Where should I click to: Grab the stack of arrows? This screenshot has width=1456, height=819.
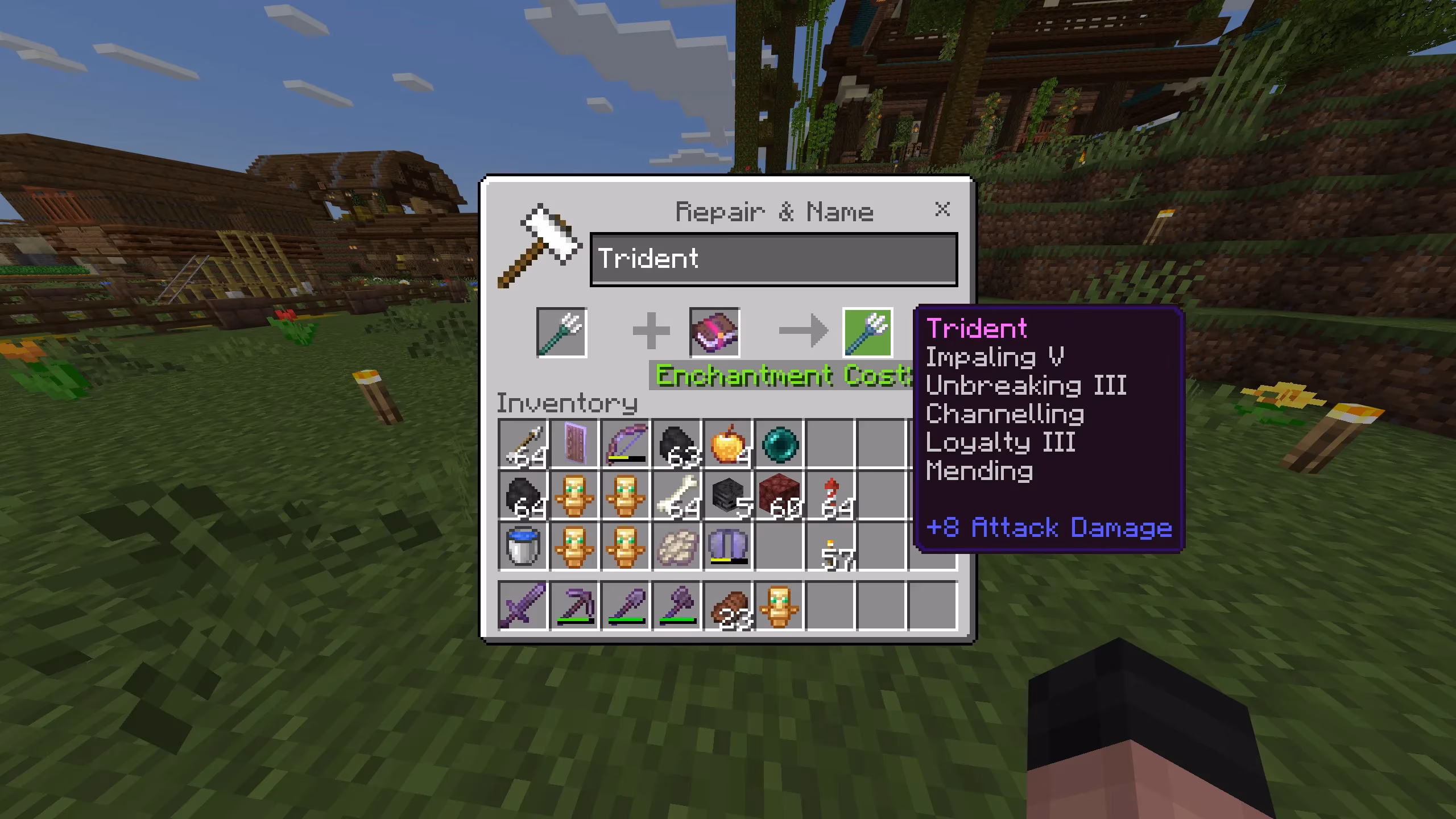(523, 445)
